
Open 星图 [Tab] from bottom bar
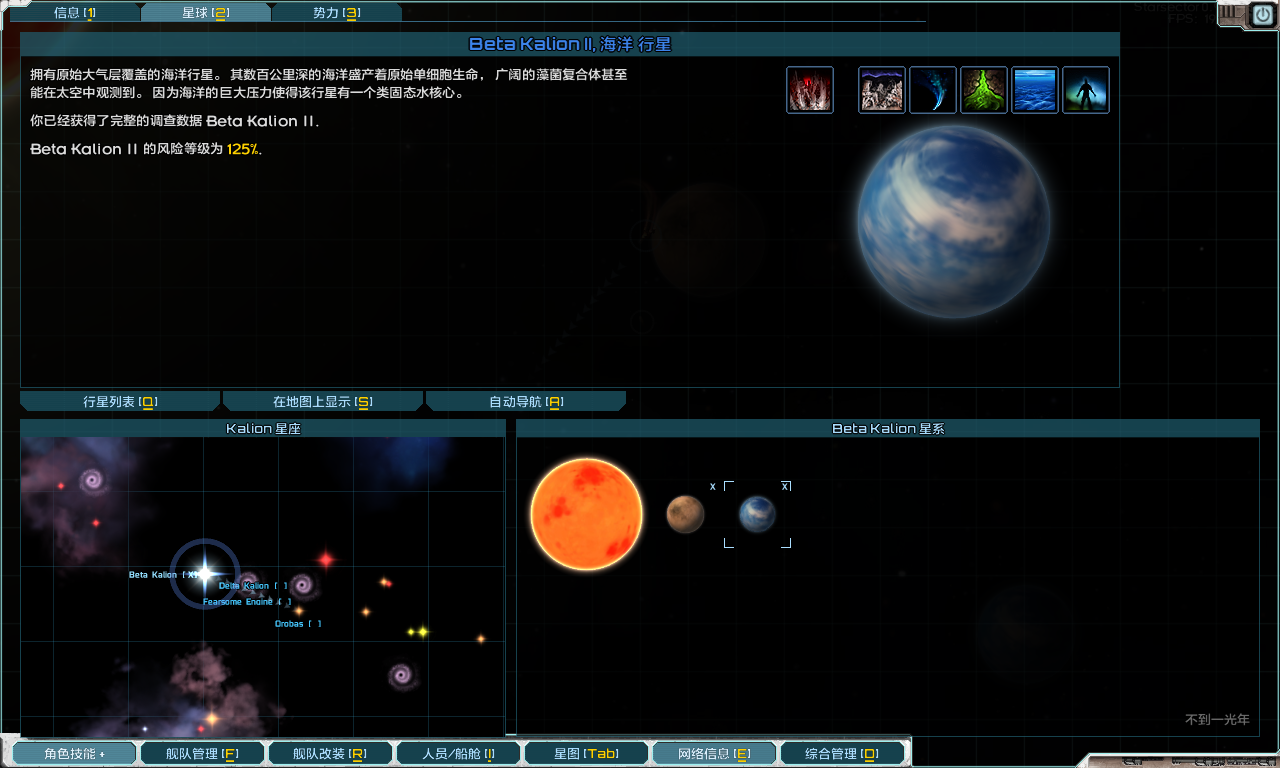coord(586,753)
